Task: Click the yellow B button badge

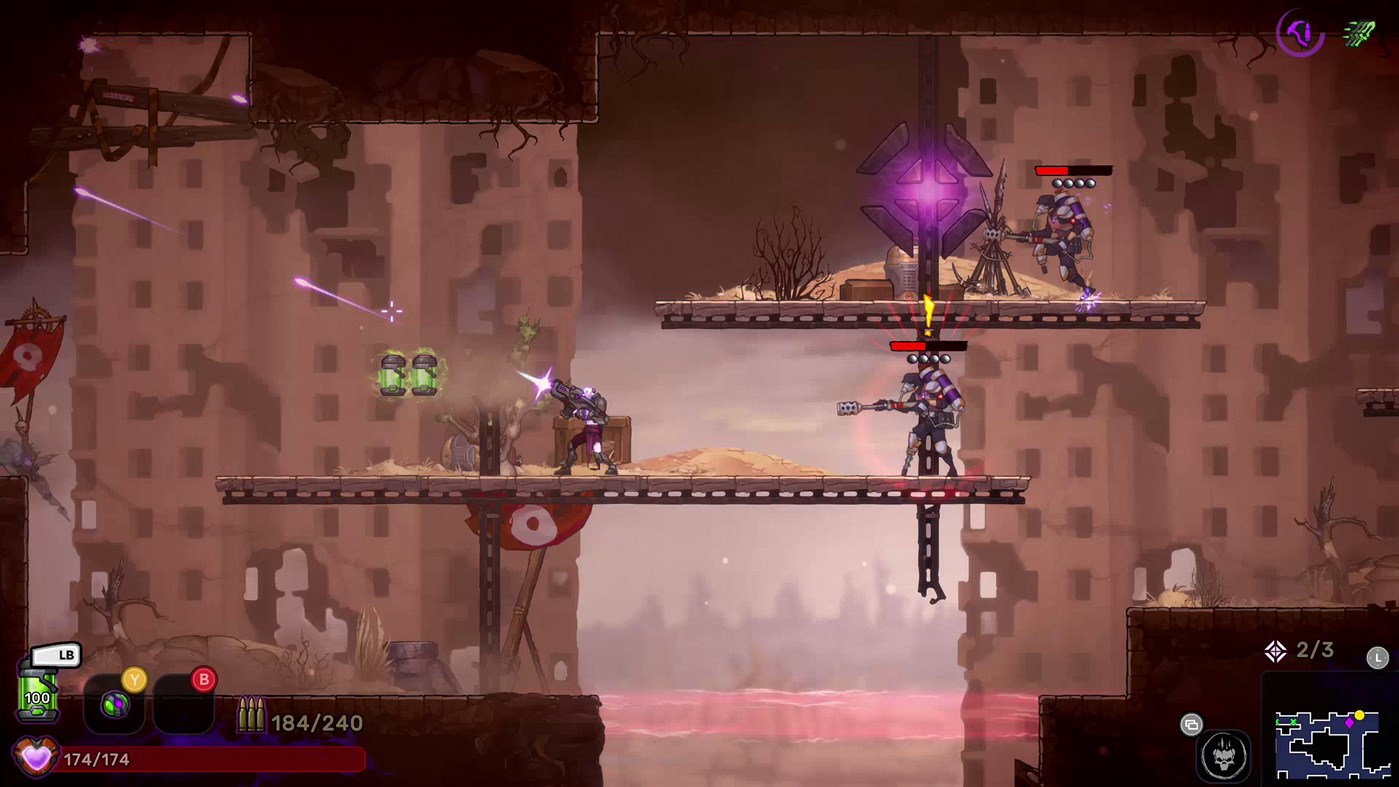Action: (202, 679)
